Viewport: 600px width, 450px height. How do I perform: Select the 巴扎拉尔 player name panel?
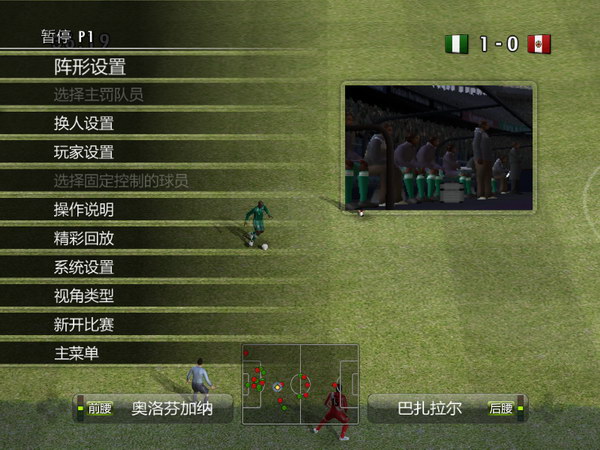(x=447, y=408)
